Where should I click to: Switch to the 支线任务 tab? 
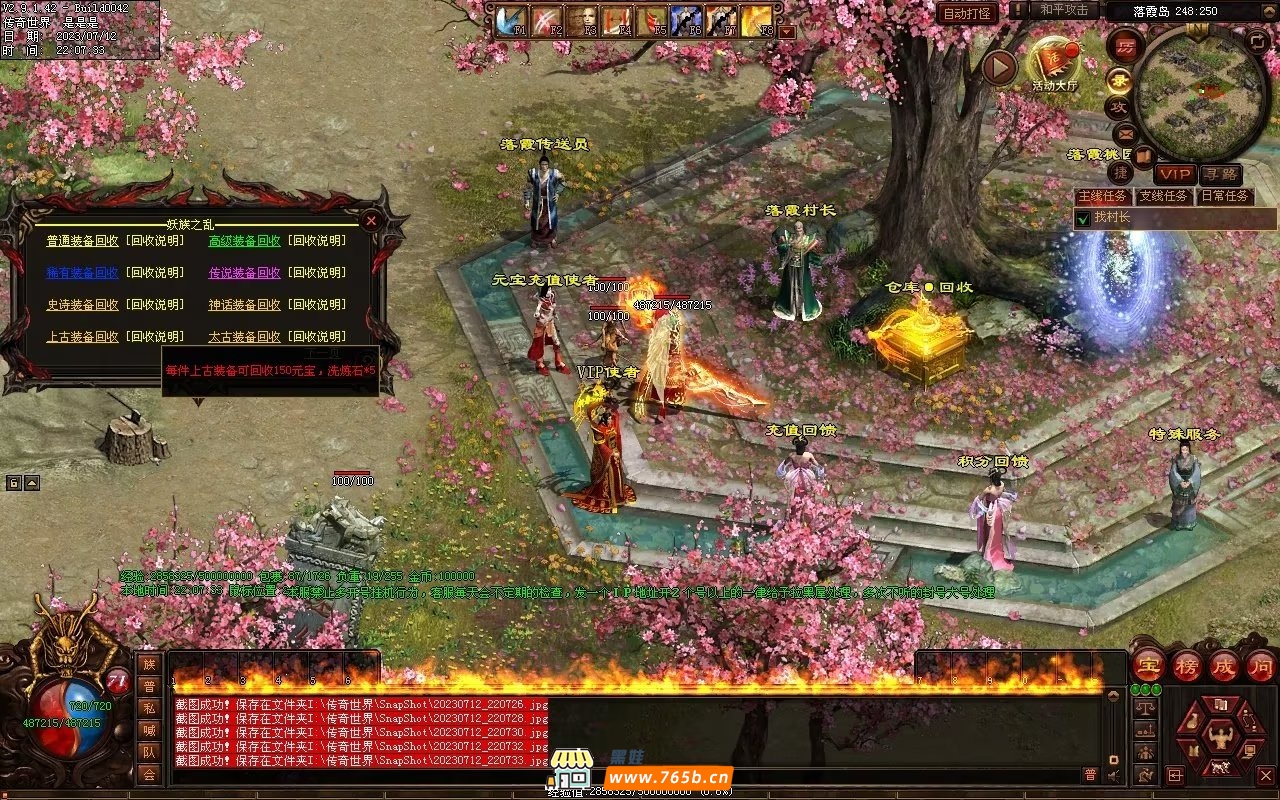tap(1163, 196)
